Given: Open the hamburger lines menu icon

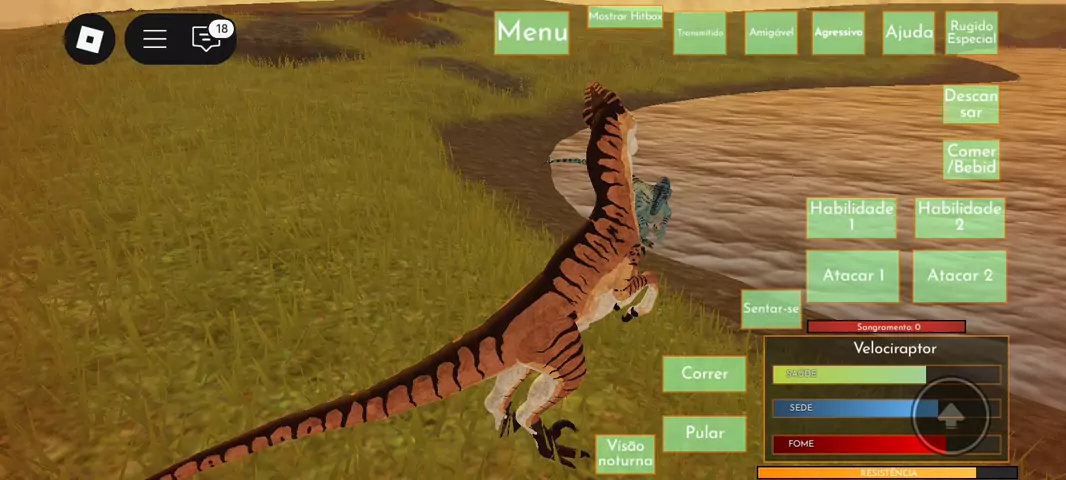Looking at the screenshot, I should pyautogui.click(x=155, y=40).
